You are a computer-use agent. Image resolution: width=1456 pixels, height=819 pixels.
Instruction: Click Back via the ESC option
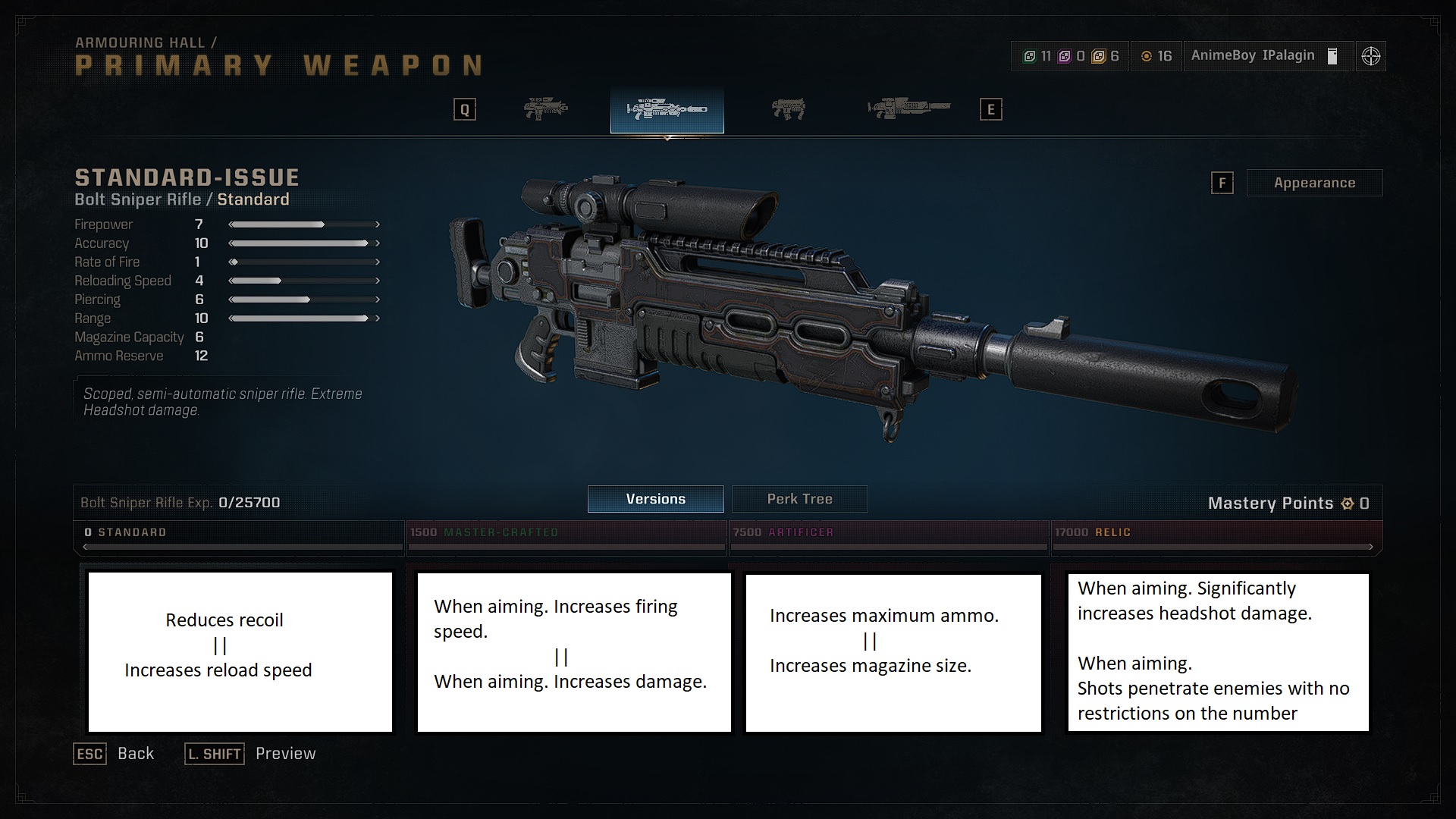(x=89, y=754)
